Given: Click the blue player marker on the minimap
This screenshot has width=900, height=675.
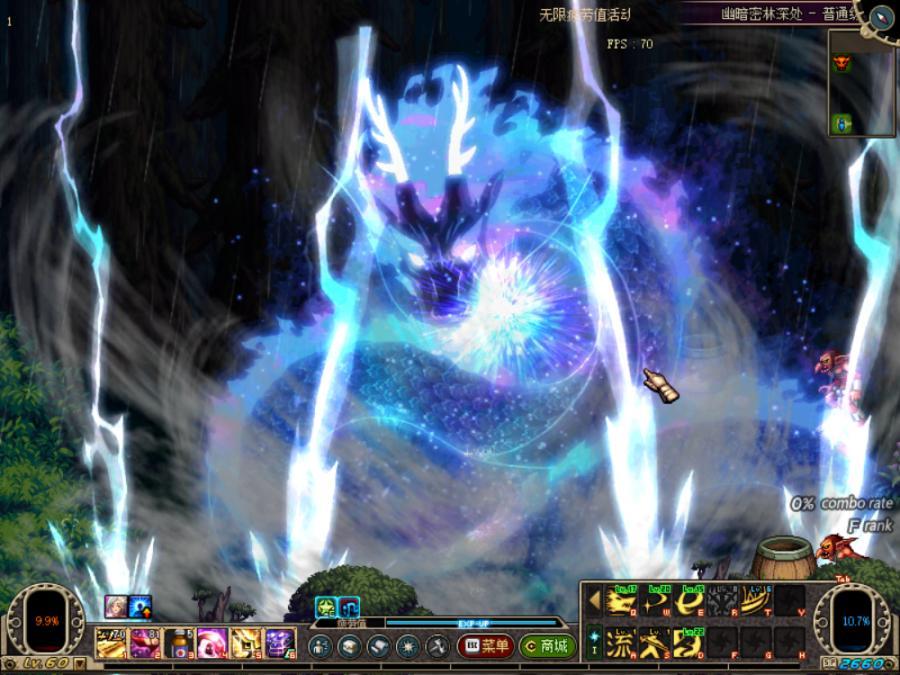Looking at the screenshot, I should pos(841,123).
